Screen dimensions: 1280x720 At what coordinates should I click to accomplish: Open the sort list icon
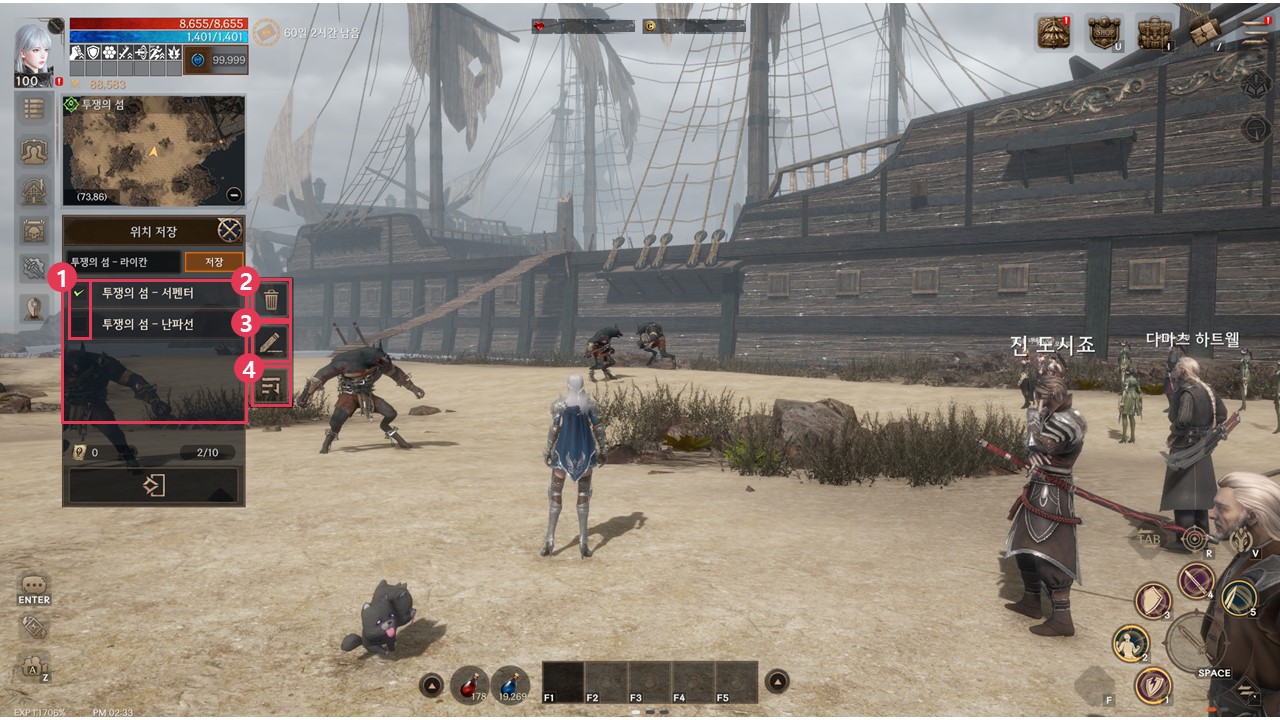[x=272, y=386]
